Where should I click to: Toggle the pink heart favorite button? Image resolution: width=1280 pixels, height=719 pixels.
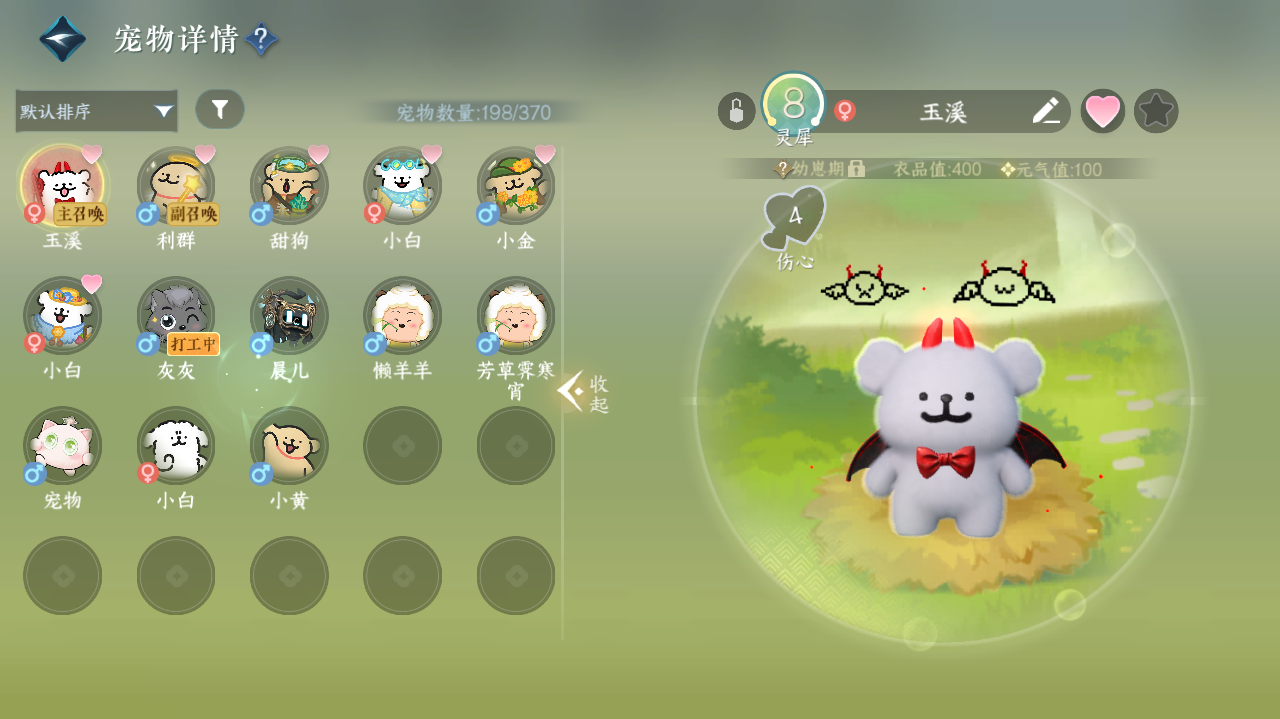pos(1102,111)
